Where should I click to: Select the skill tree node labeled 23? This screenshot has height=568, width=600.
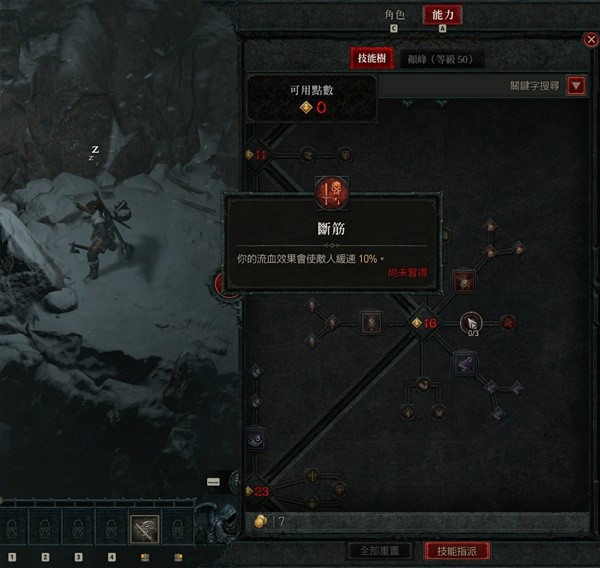tap(258, 490)
